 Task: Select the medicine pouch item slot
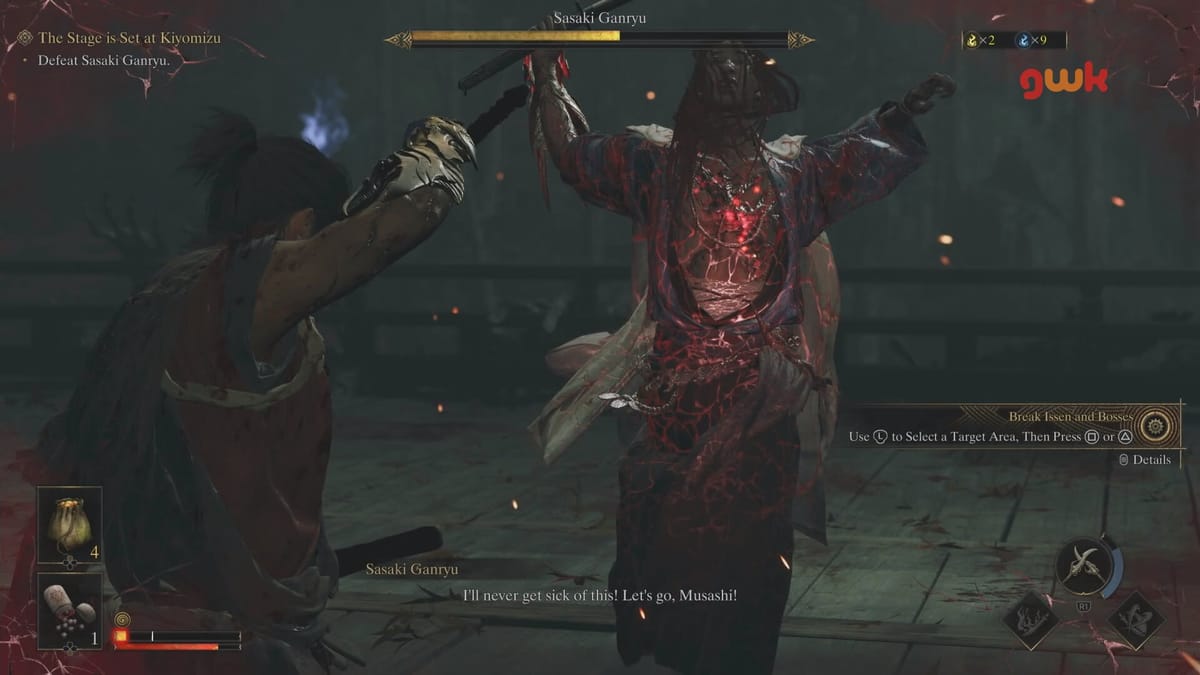69,525
